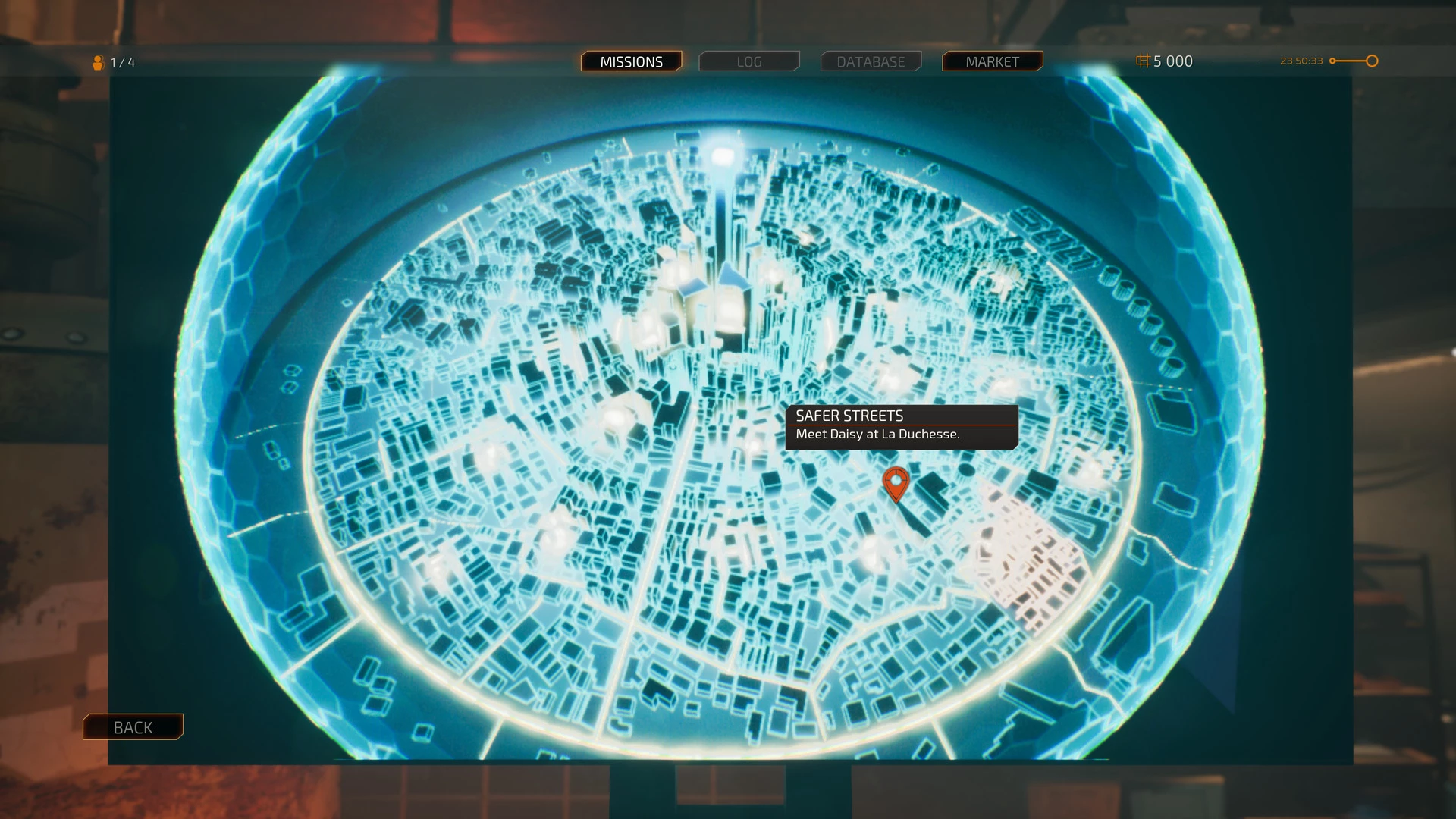Switch to the Missions tab

click(631, 61)
